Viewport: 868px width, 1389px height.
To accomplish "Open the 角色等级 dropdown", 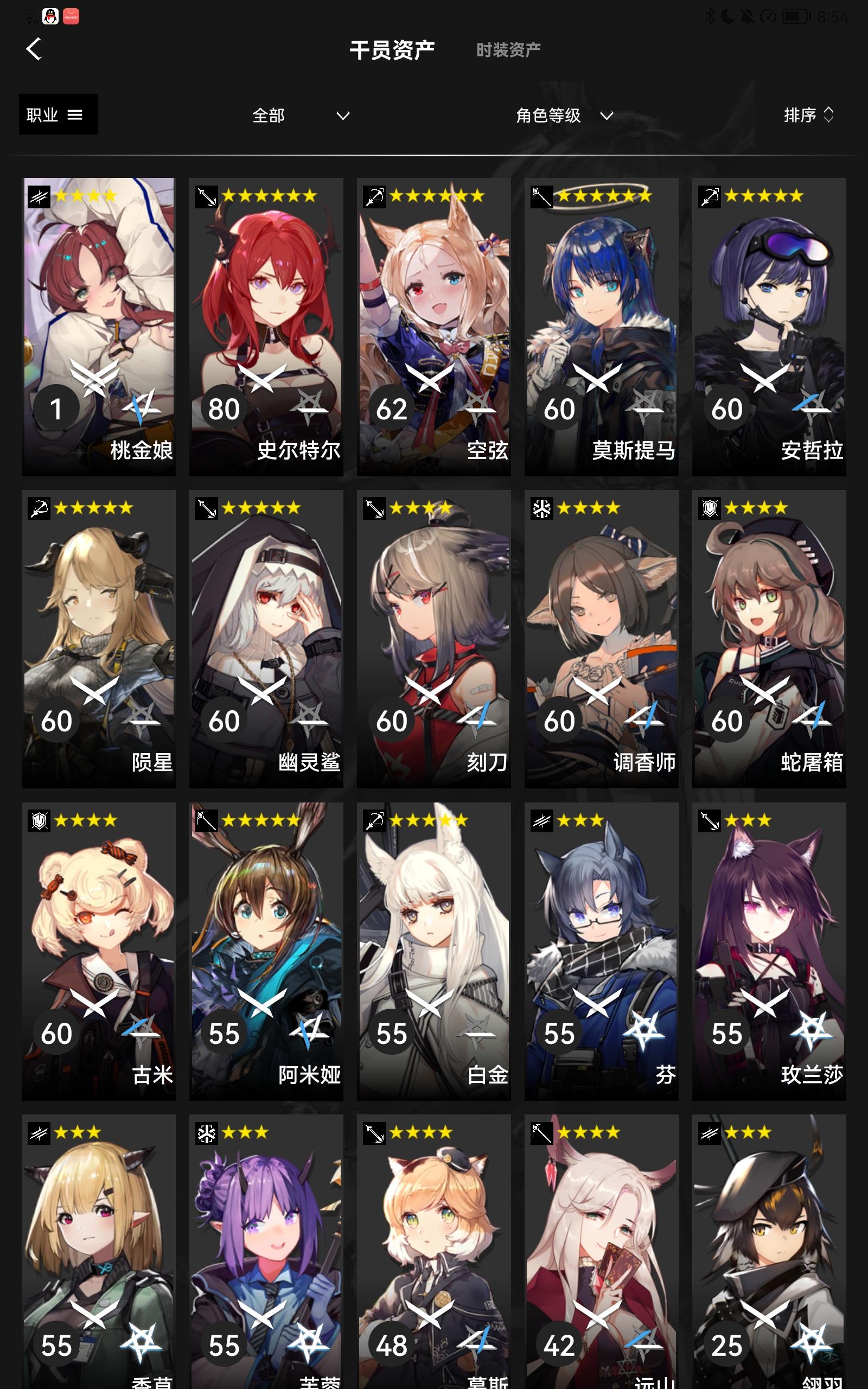I will pos(563,116).
